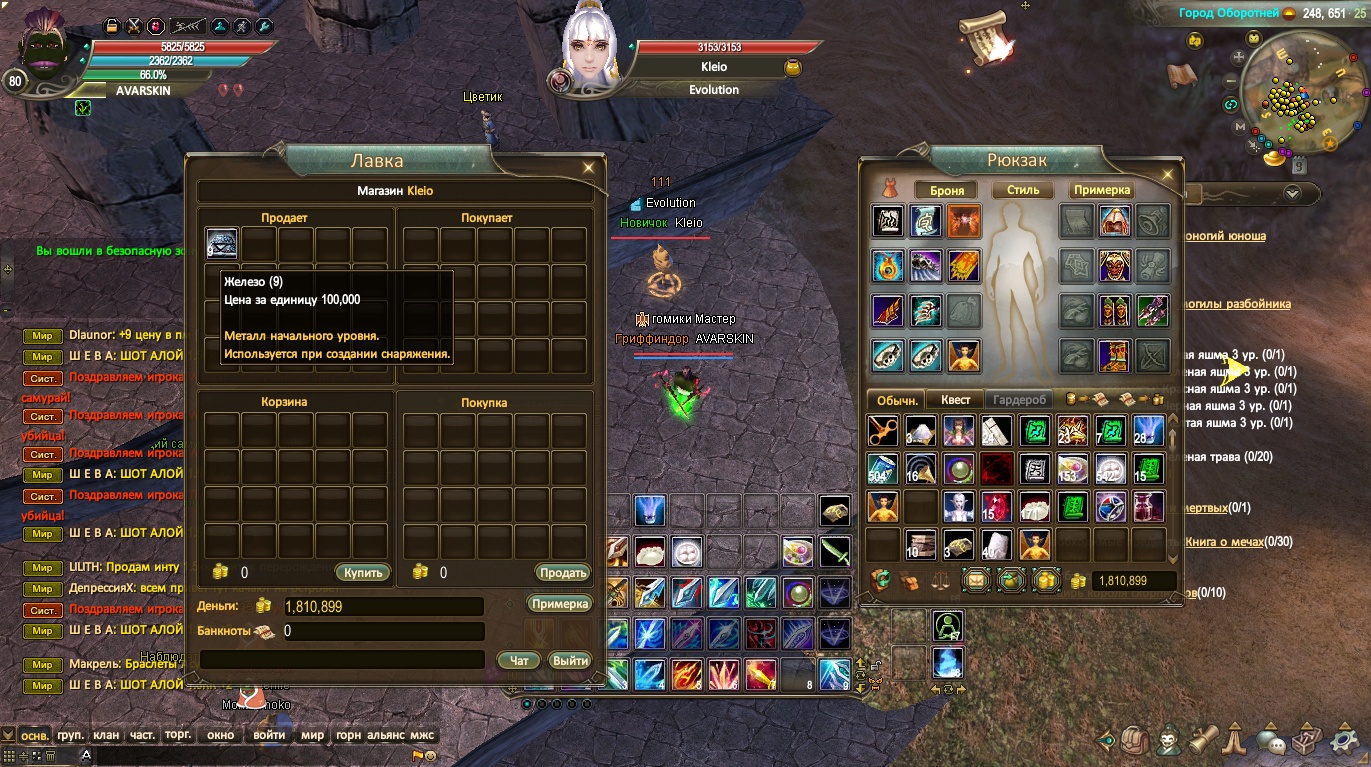
Task: Click the Продать button
Action: 562,573
